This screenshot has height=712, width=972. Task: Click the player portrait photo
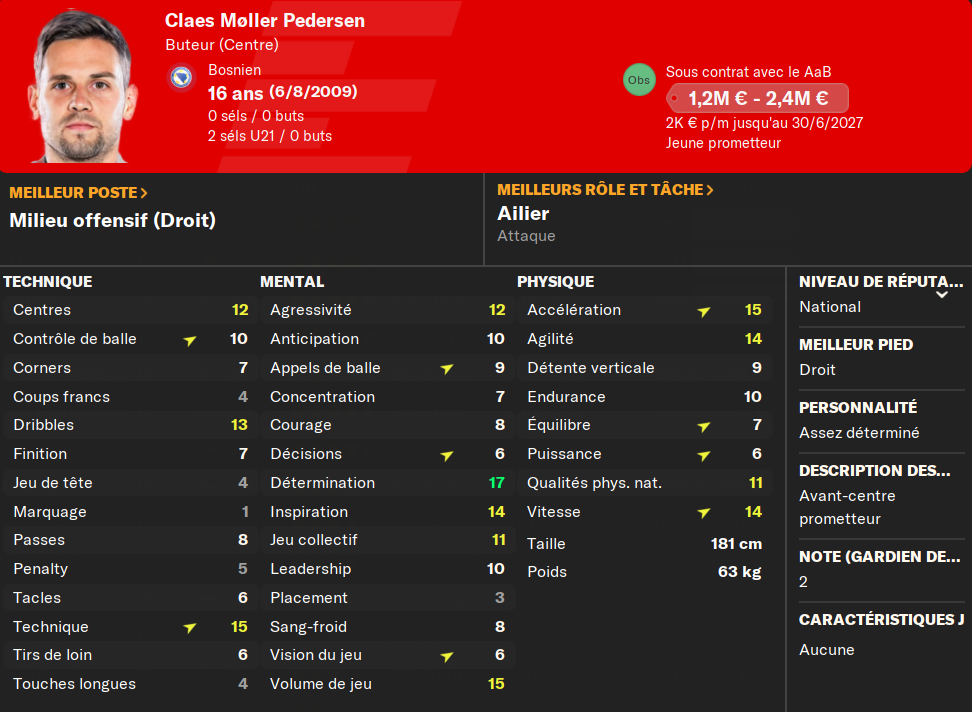tap(82, 90)
